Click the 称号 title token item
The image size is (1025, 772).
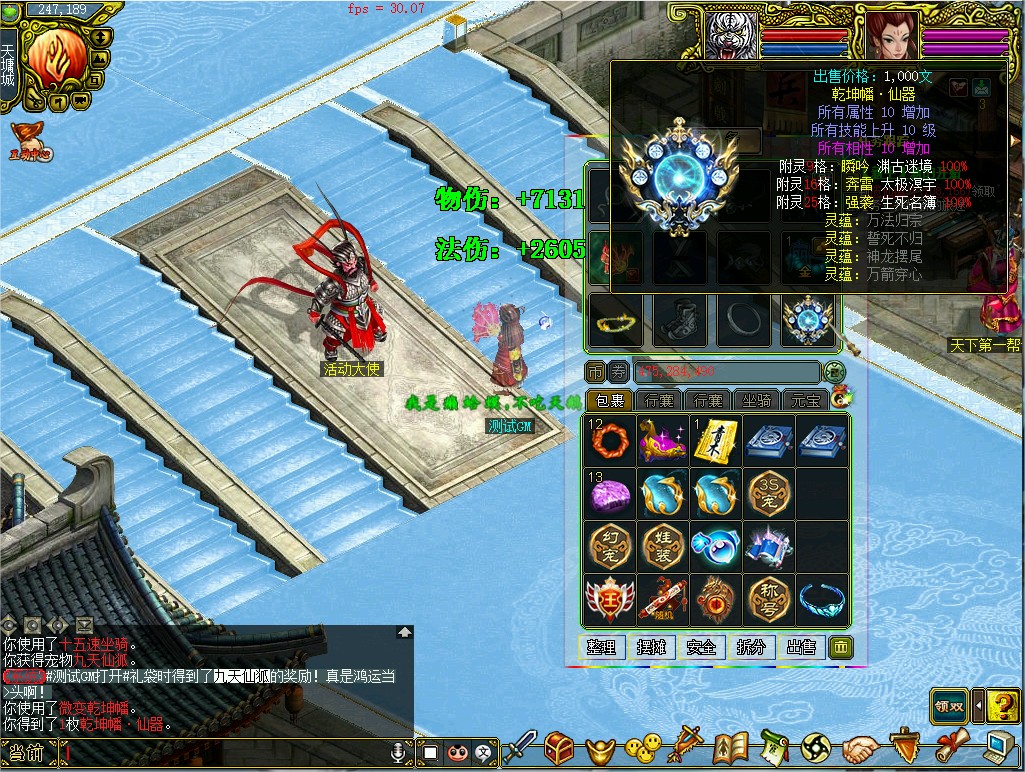point(769,600)
